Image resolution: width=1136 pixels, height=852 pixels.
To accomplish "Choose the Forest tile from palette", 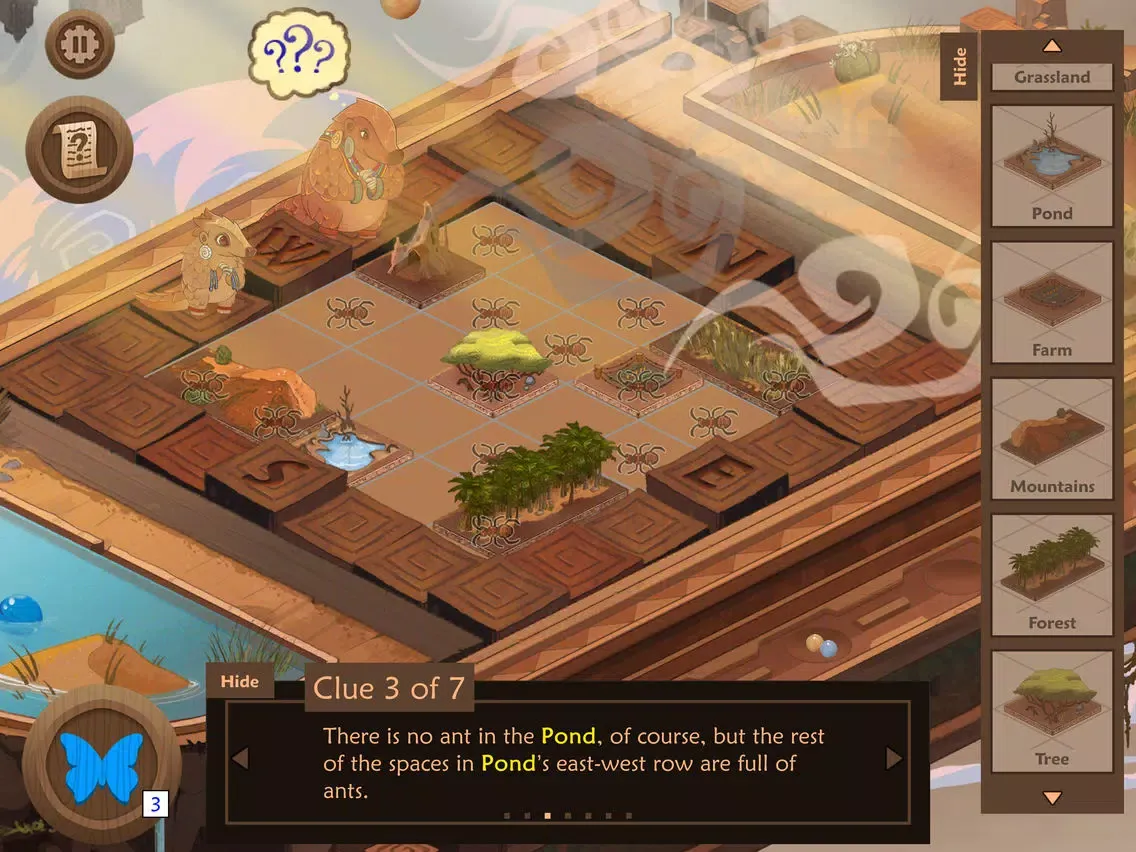I will click(1052, 575).
